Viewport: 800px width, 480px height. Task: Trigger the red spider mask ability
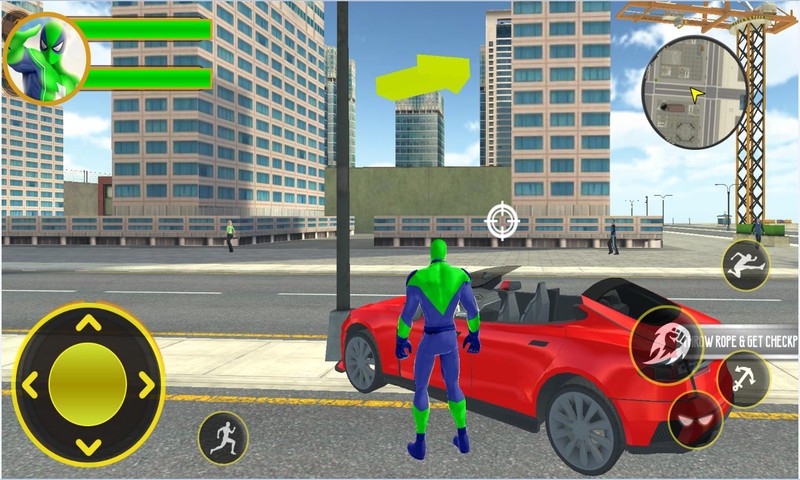pos(694,421)
